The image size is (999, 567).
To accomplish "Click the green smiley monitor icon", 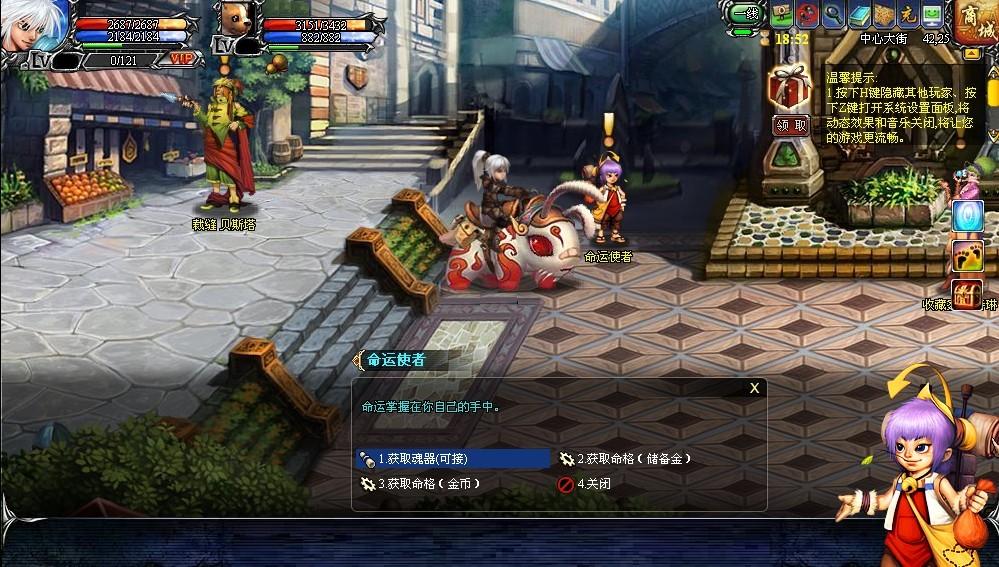I will [x=932, y=15].
